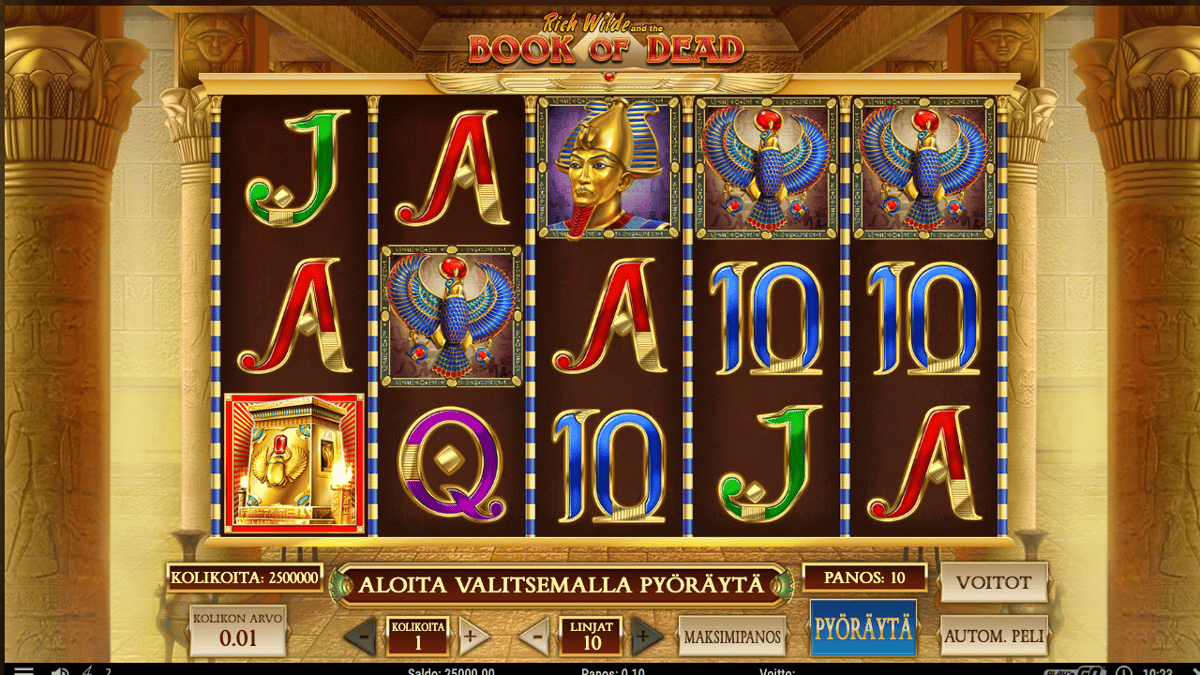This screenshot has width=1200, height=675.
Task: Spin the reels with the Pyöräytä button
Action: coord(862,628)
